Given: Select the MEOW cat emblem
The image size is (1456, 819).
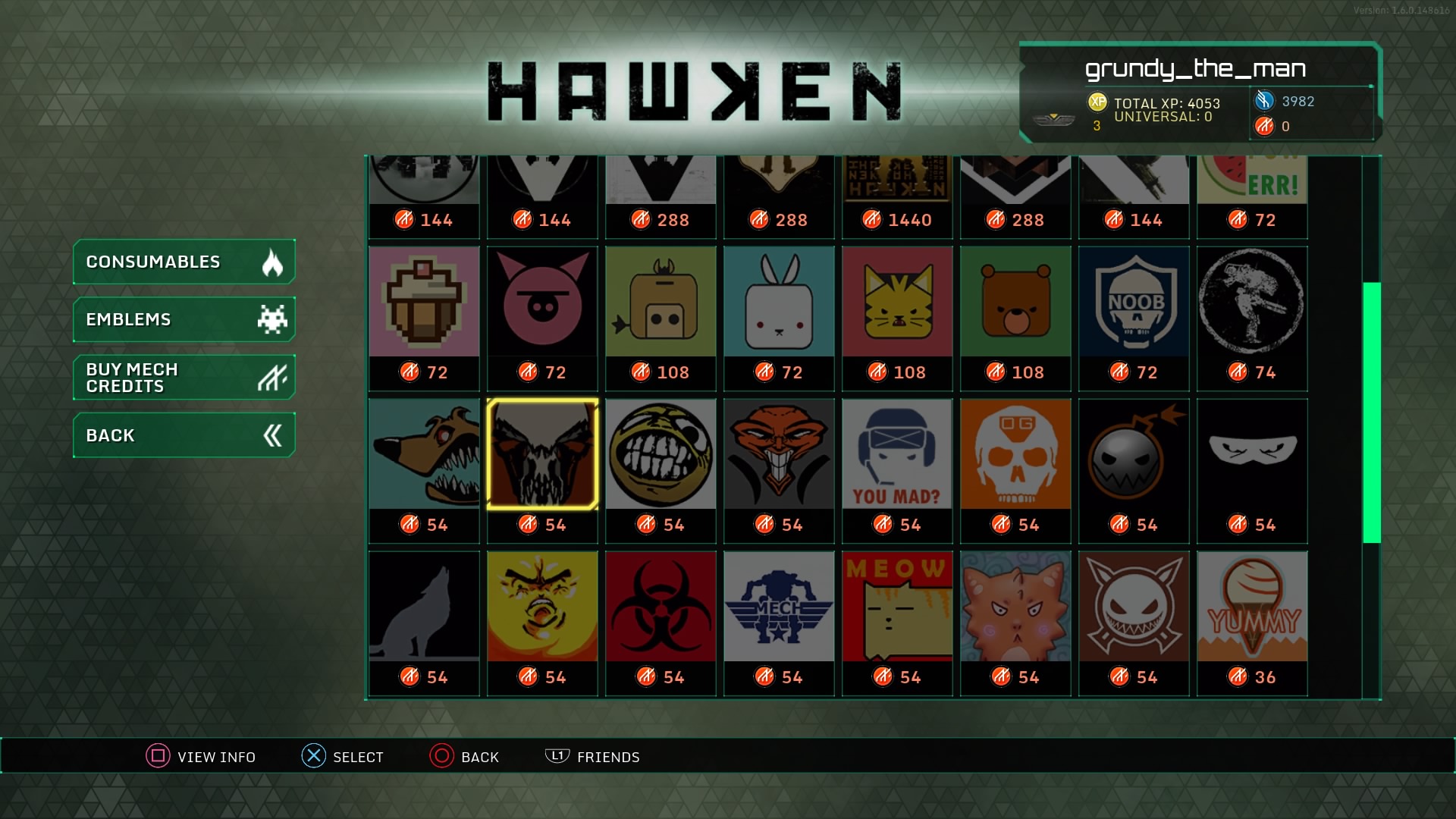Looking at the screenshot, I should 897,605.
